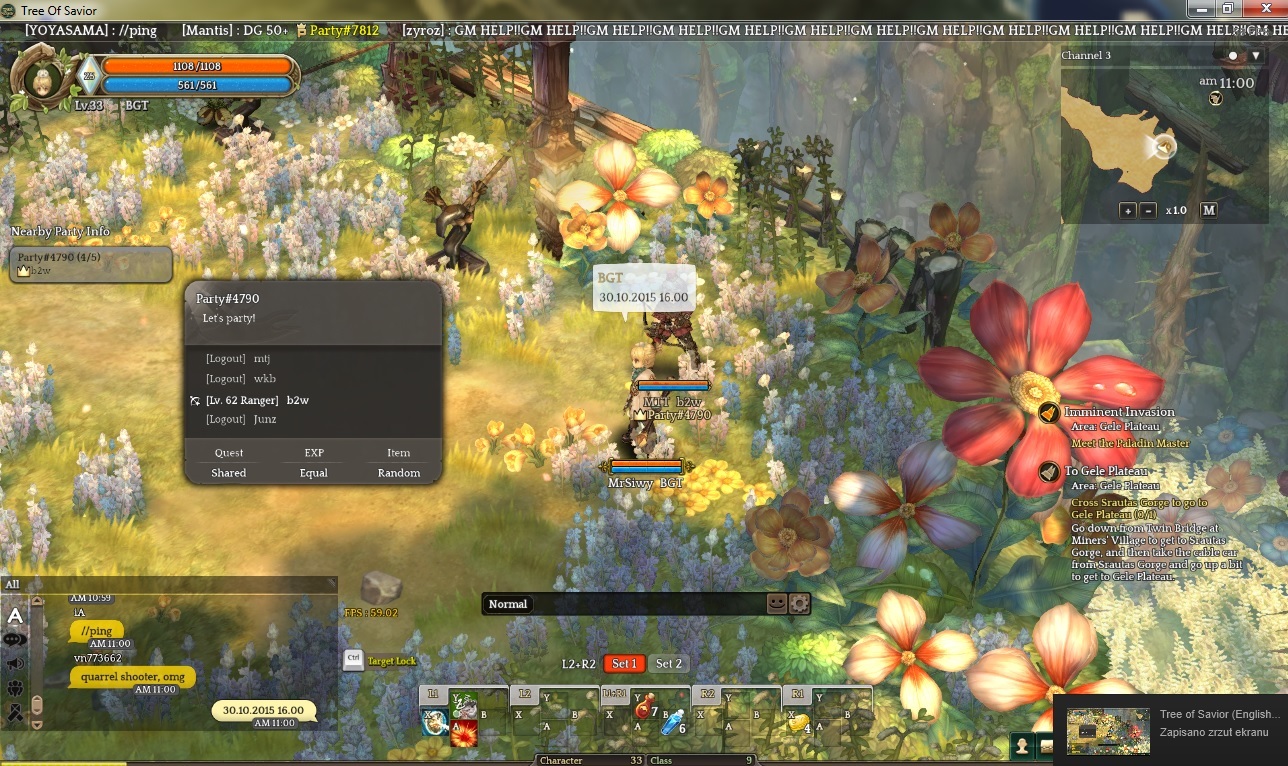Zoom in the minimap with the plus button
The image size is (1288, 766).
(x=1128, y=210)
